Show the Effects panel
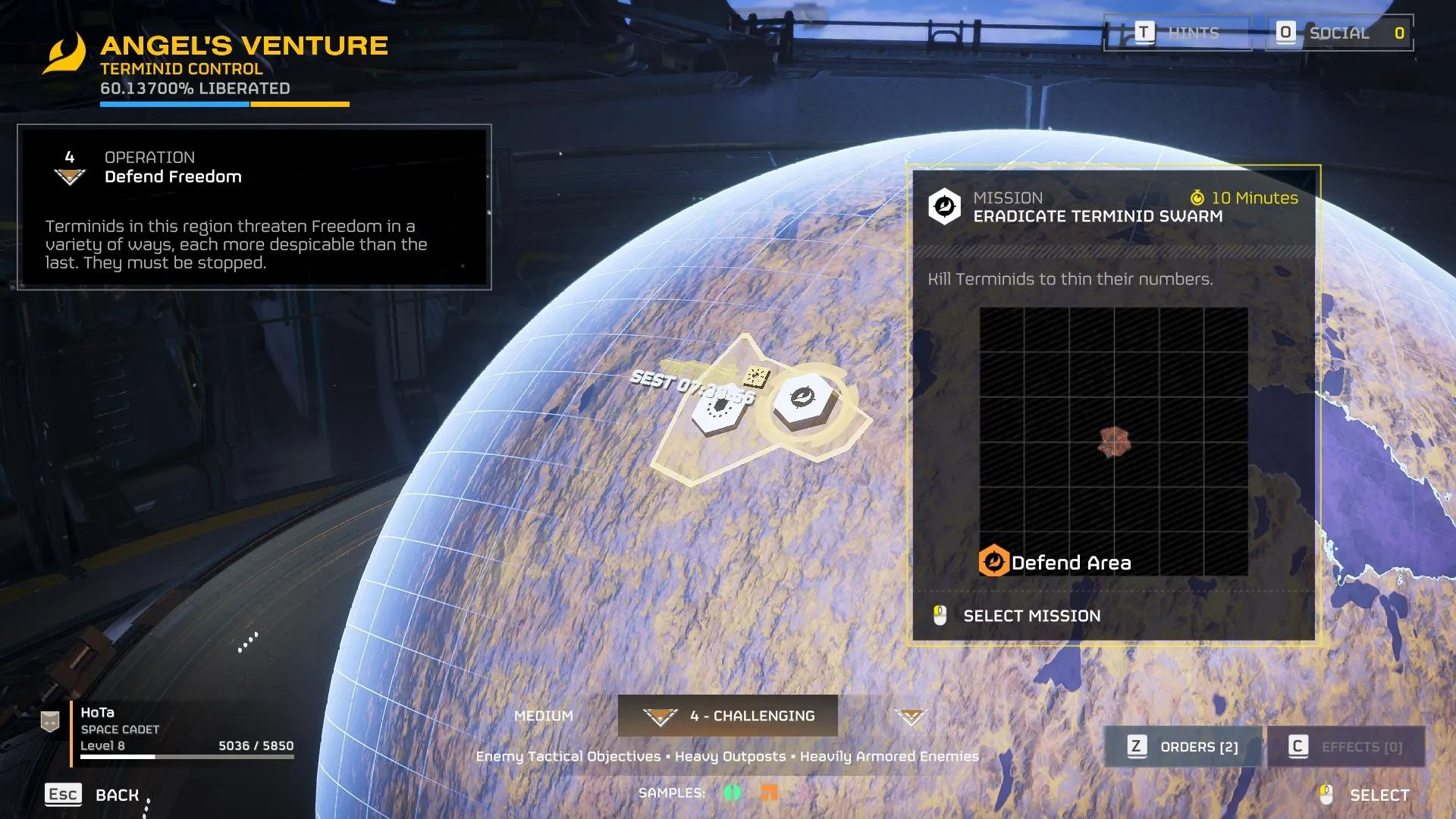 tap(1346, 747)
